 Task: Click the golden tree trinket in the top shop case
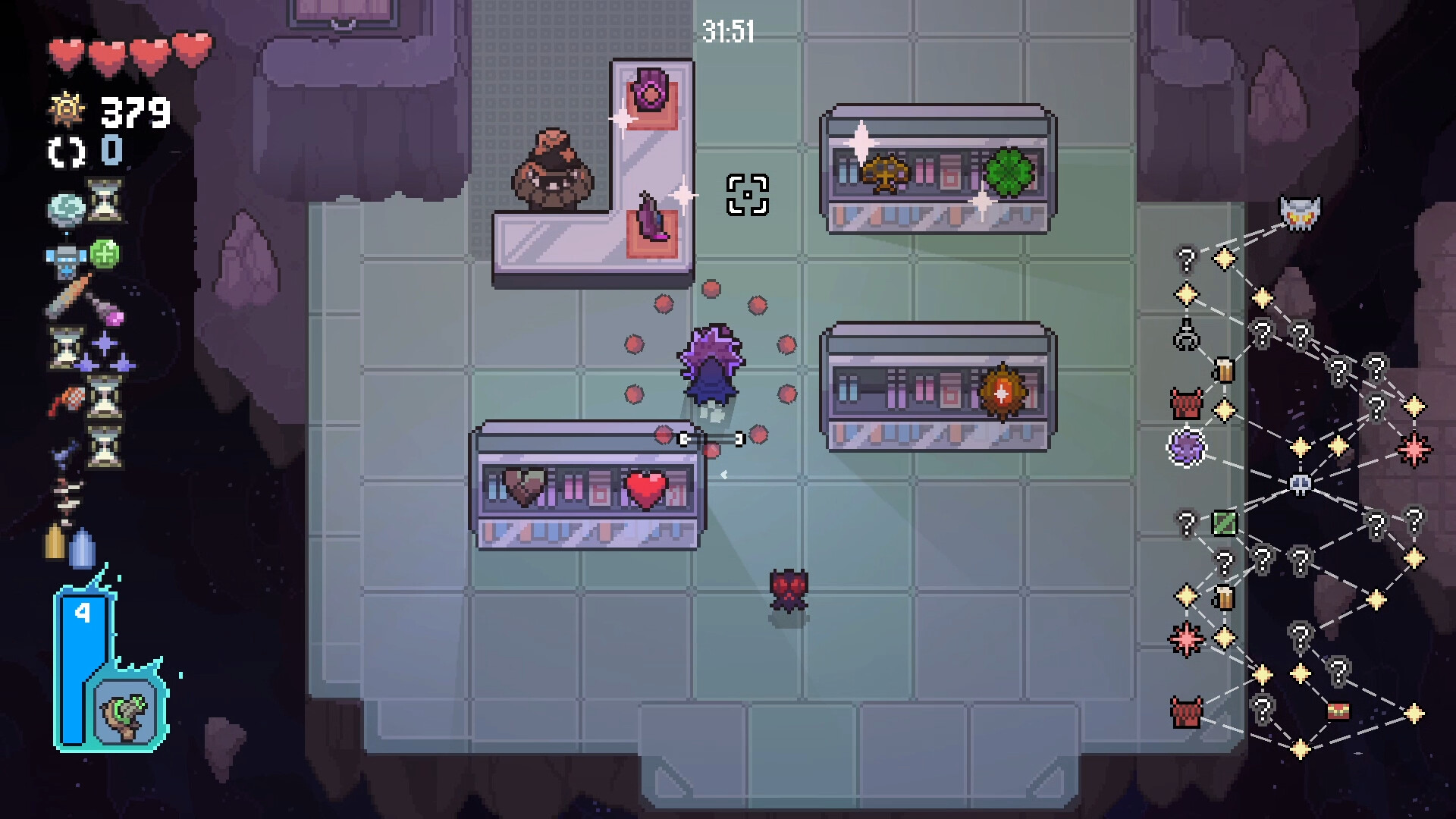[886, 171]
